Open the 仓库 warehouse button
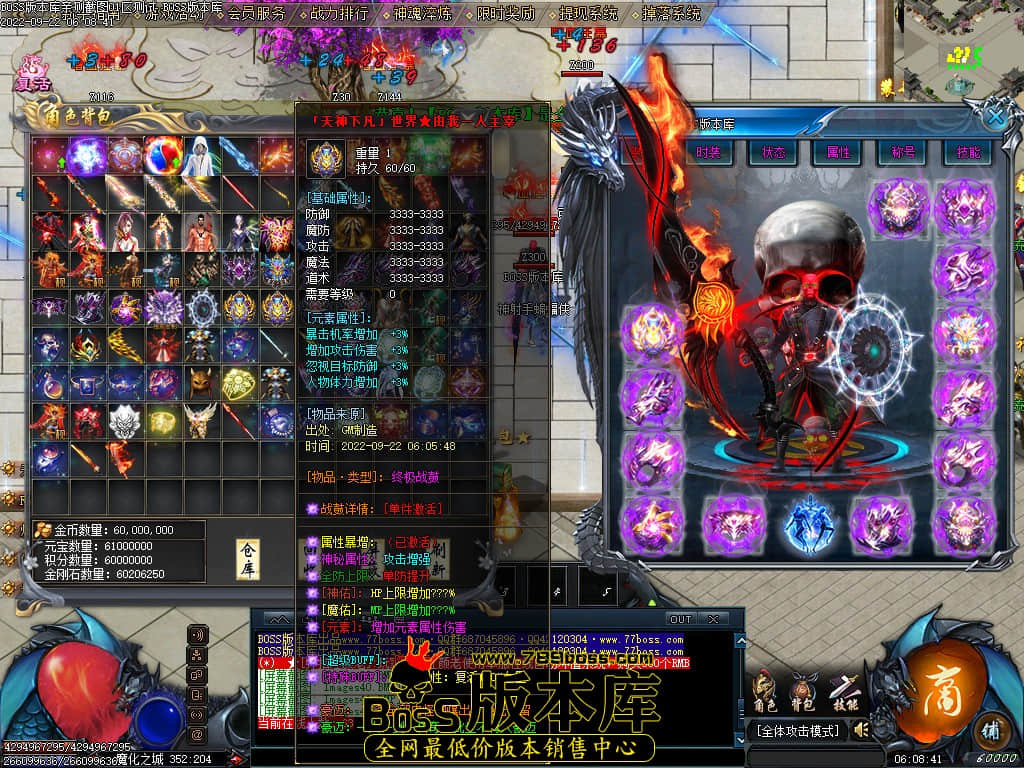 (x=248, y=559)
